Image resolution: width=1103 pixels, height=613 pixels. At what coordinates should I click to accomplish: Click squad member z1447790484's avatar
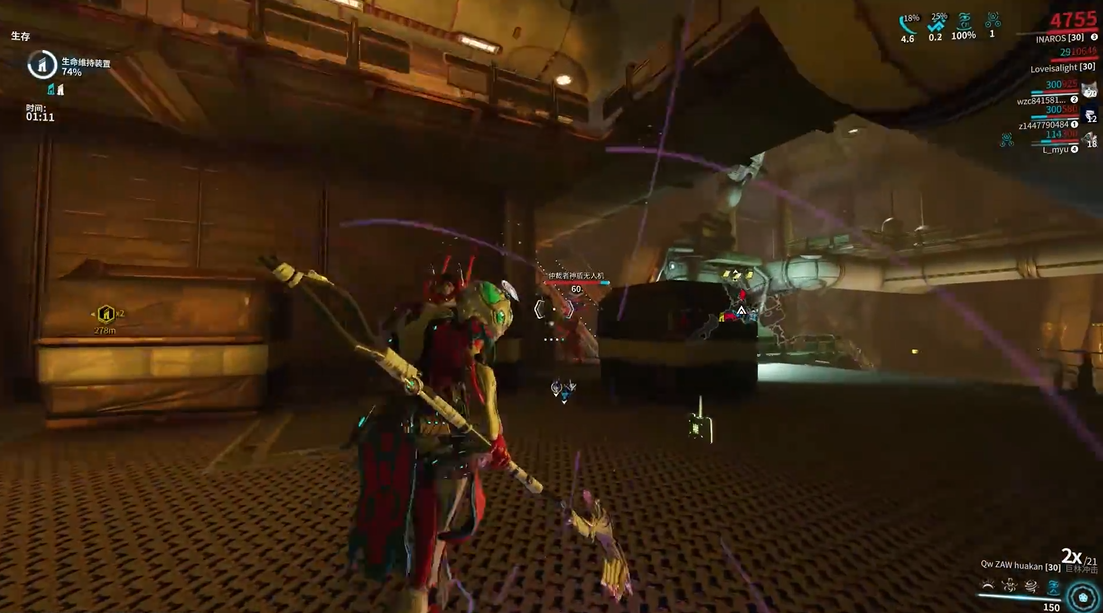(x=1089, y=116)
